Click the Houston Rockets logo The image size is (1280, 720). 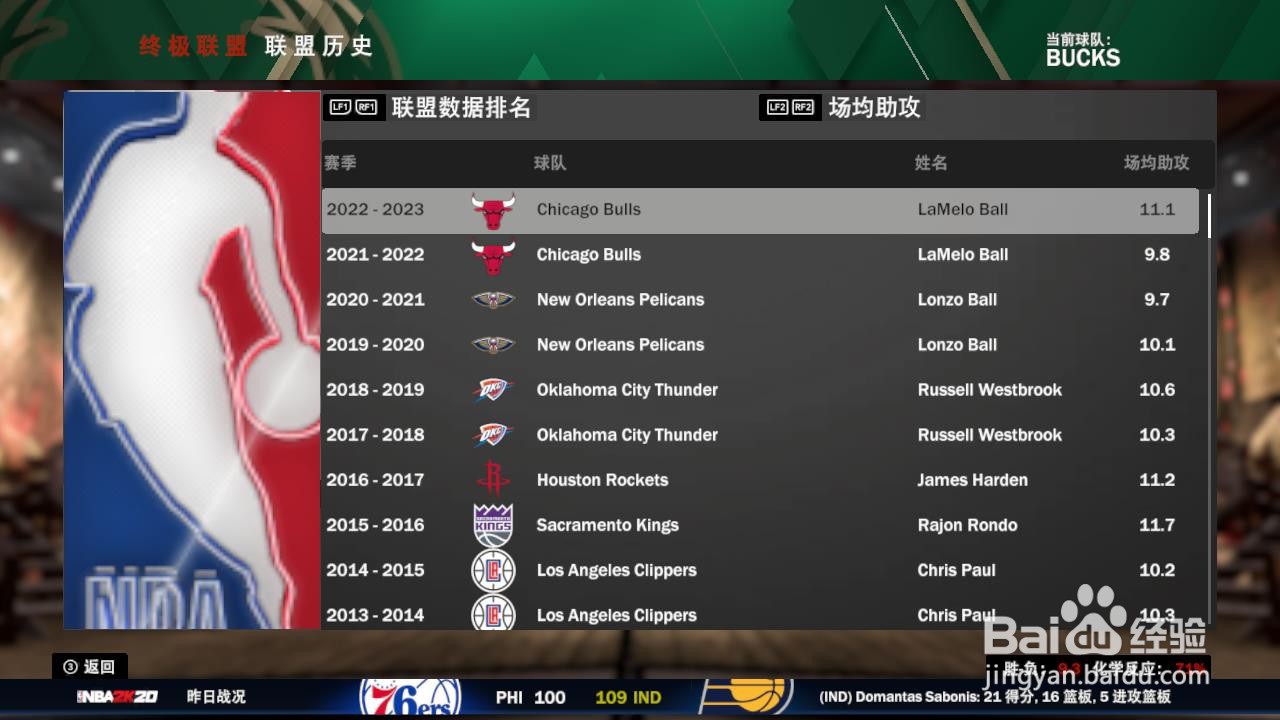(494, 479)
